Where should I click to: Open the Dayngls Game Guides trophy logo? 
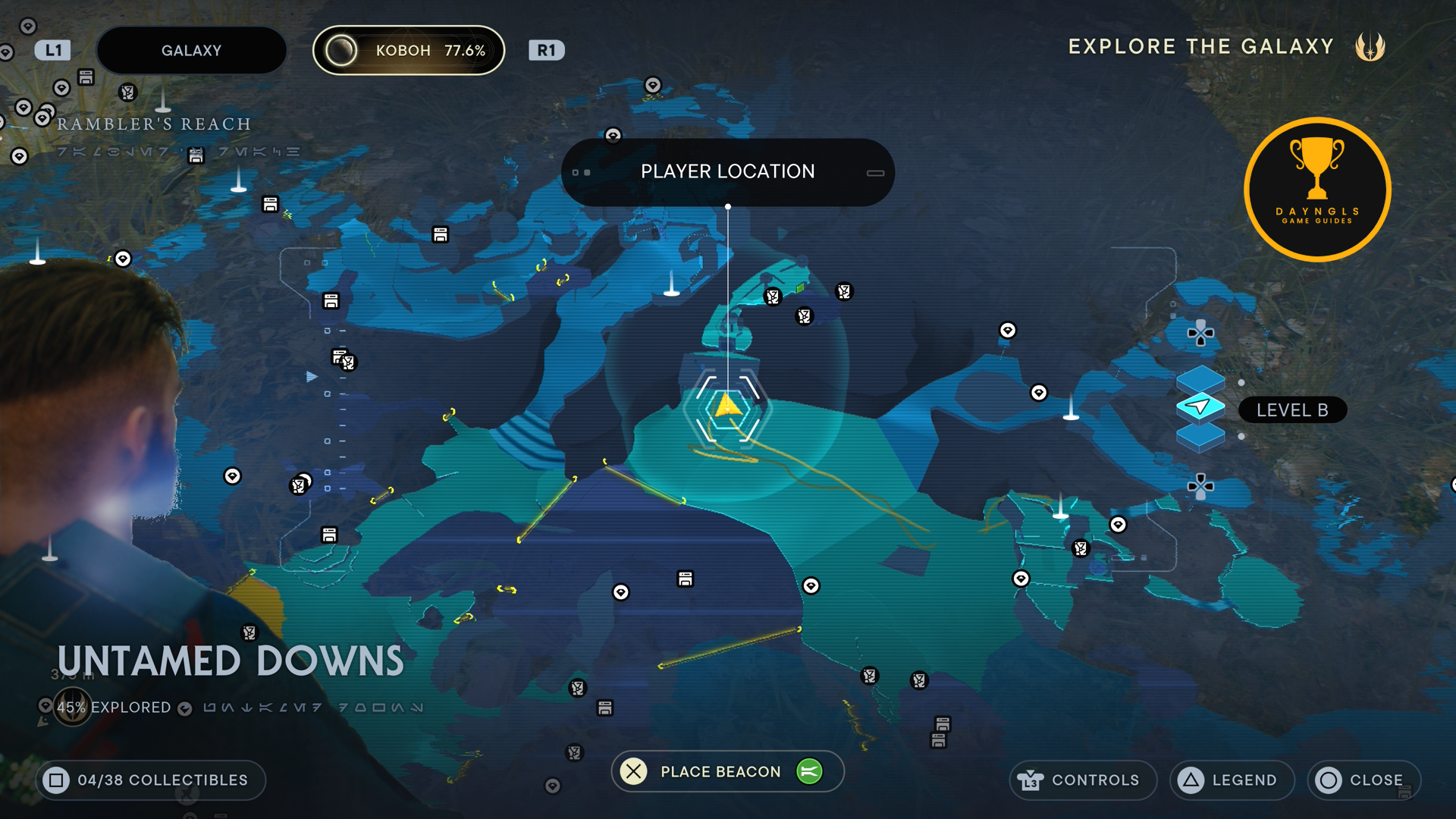point(1317,190)
